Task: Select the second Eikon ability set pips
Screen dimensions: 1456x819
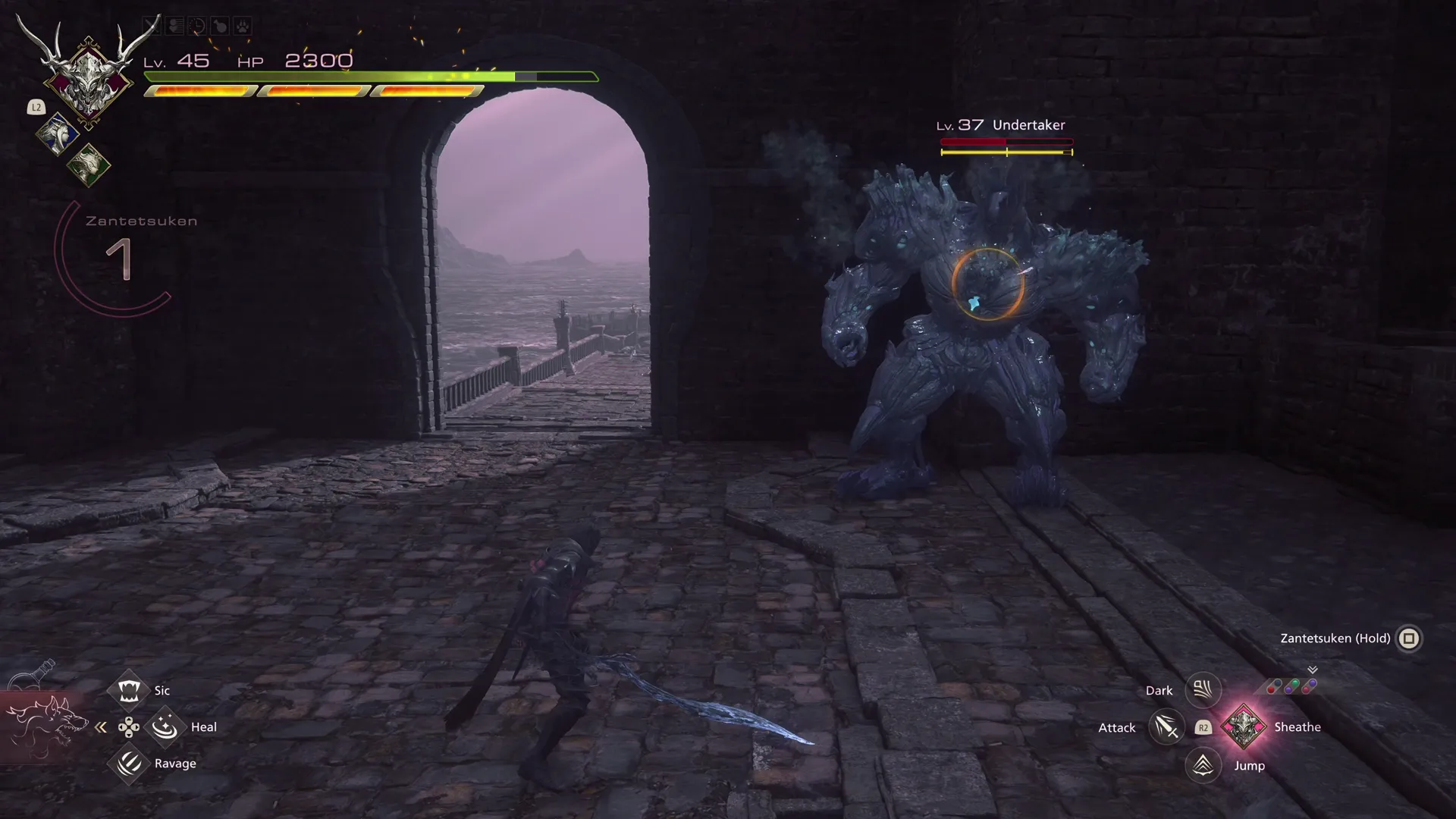Action: [1291, 686]
